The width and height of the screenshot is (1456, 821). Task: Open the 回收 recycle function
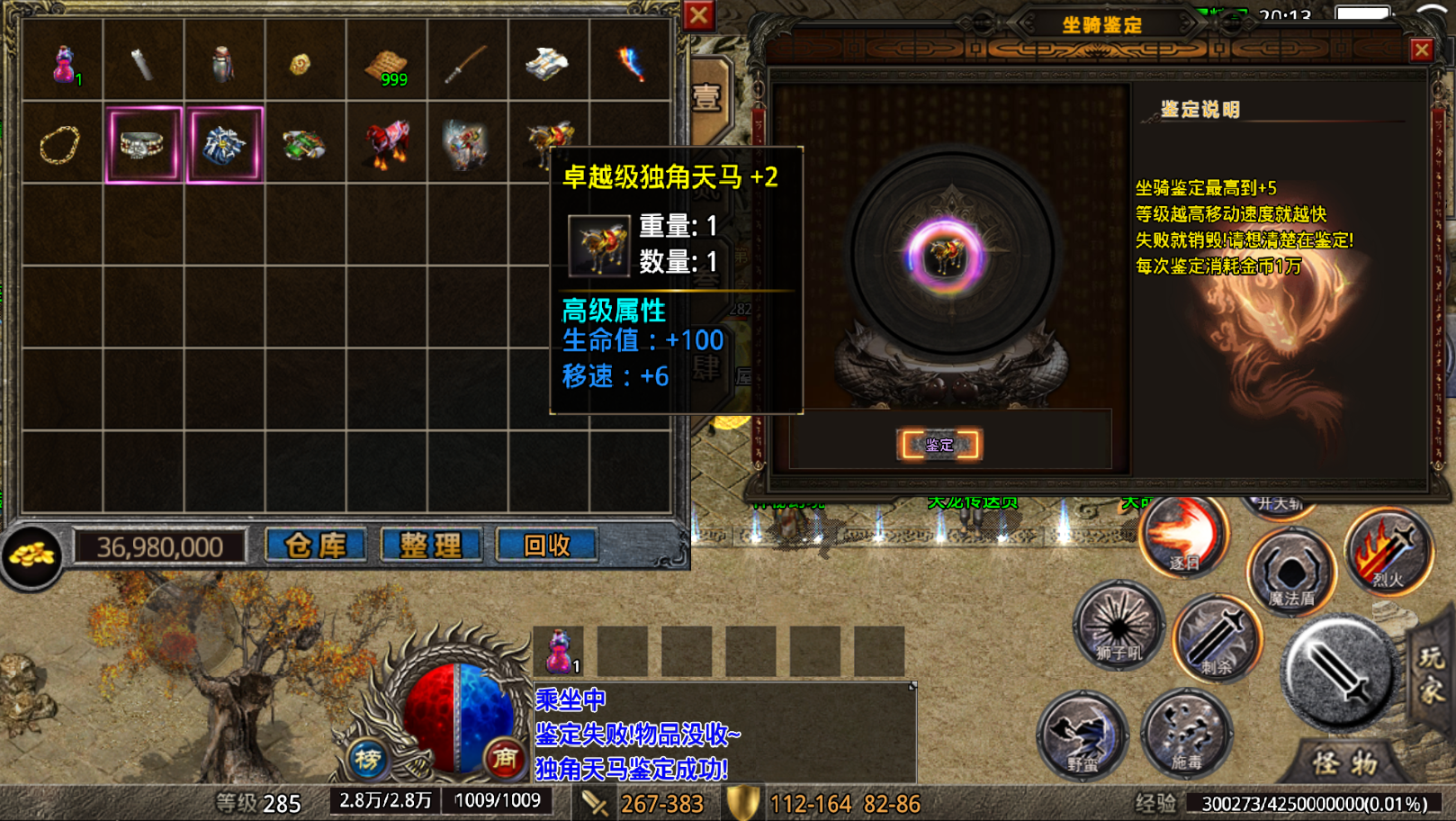click(546, 545)
